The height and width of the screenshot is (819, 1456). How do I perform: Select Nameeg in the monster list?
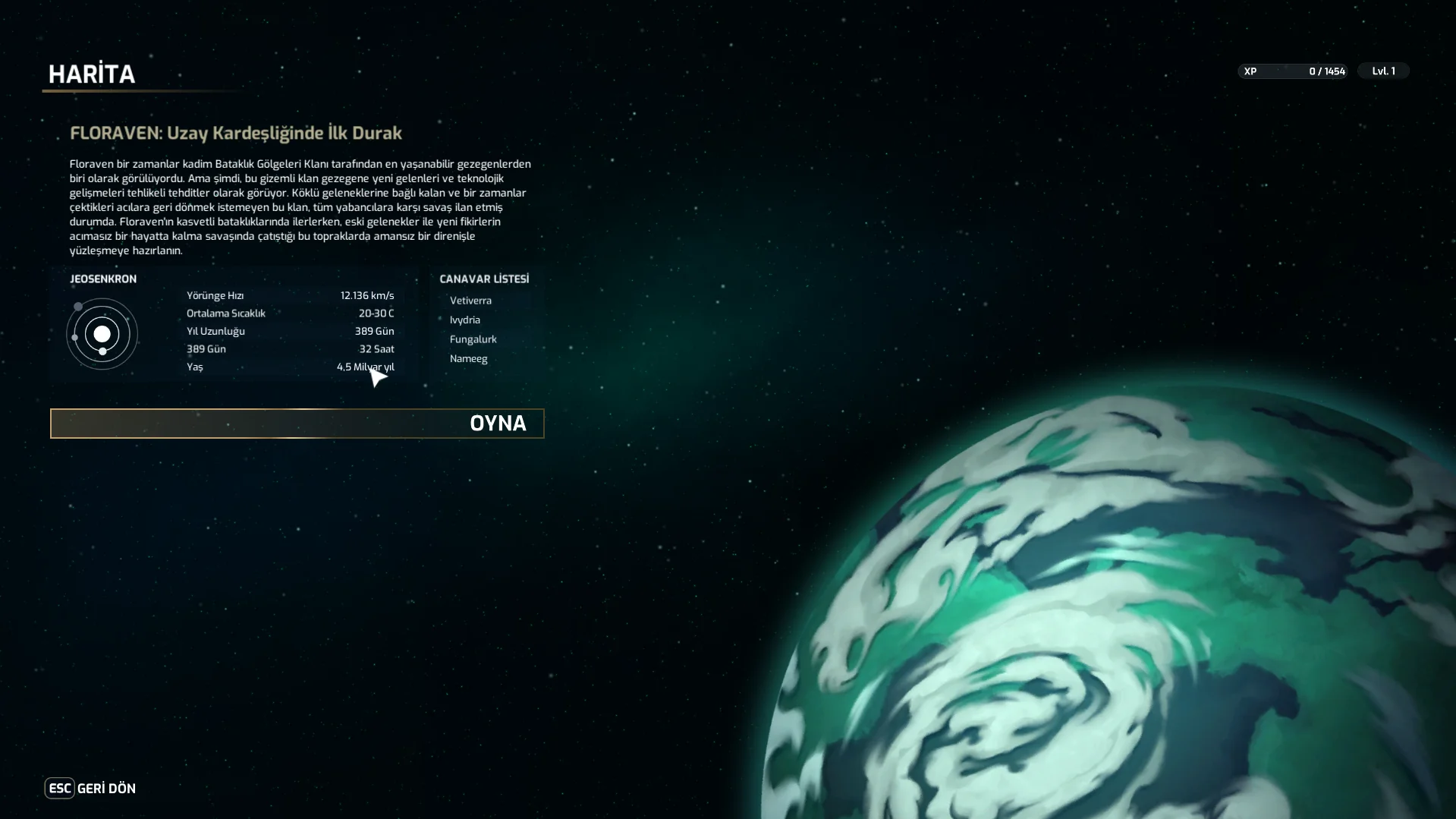(468, 359)
